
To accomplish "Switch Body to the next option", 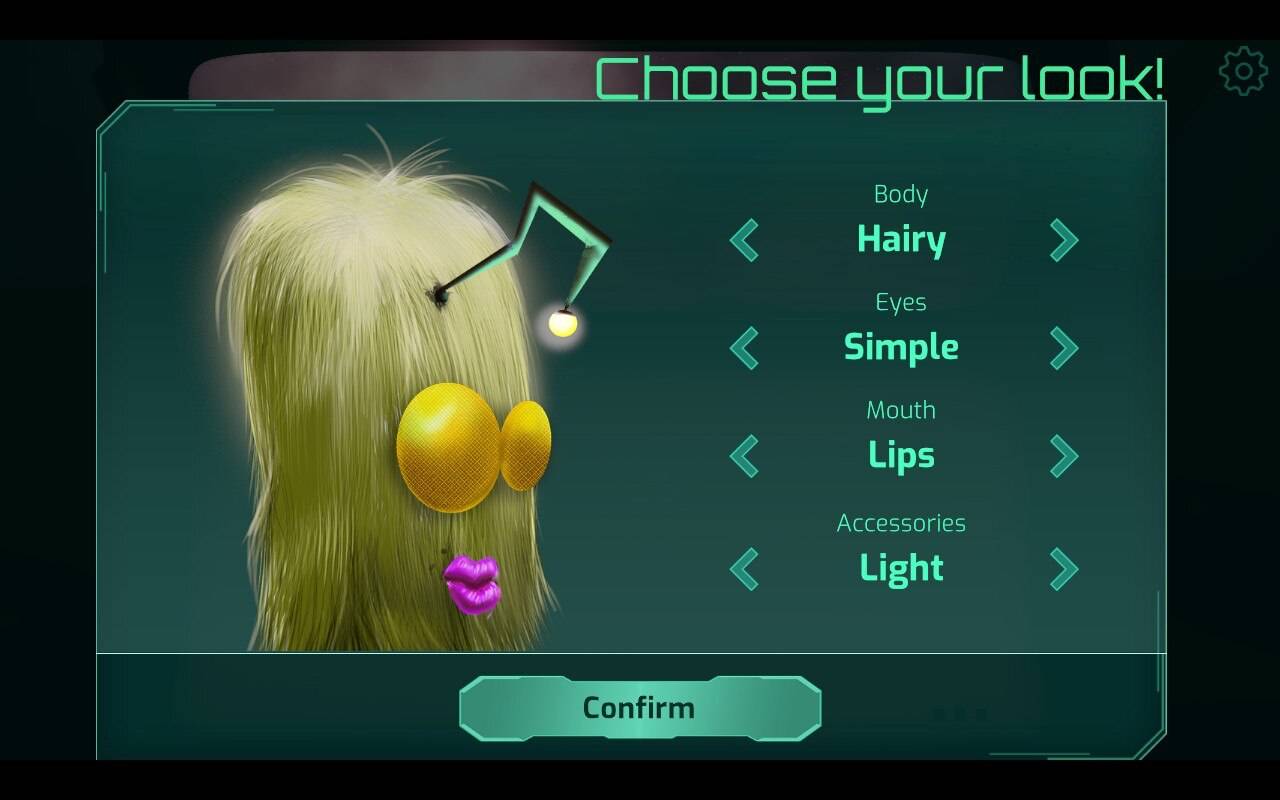I will (1063, 240).
